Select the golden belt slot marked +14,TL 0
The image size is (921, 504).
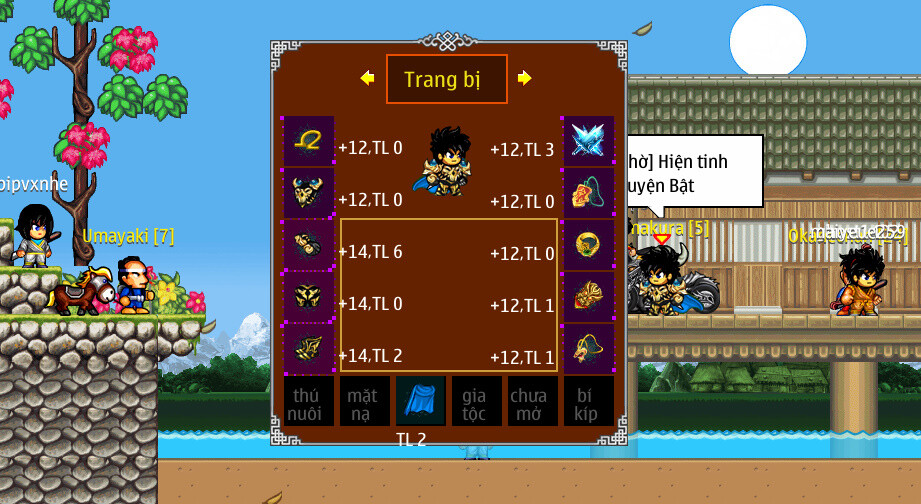pos(308,297)
